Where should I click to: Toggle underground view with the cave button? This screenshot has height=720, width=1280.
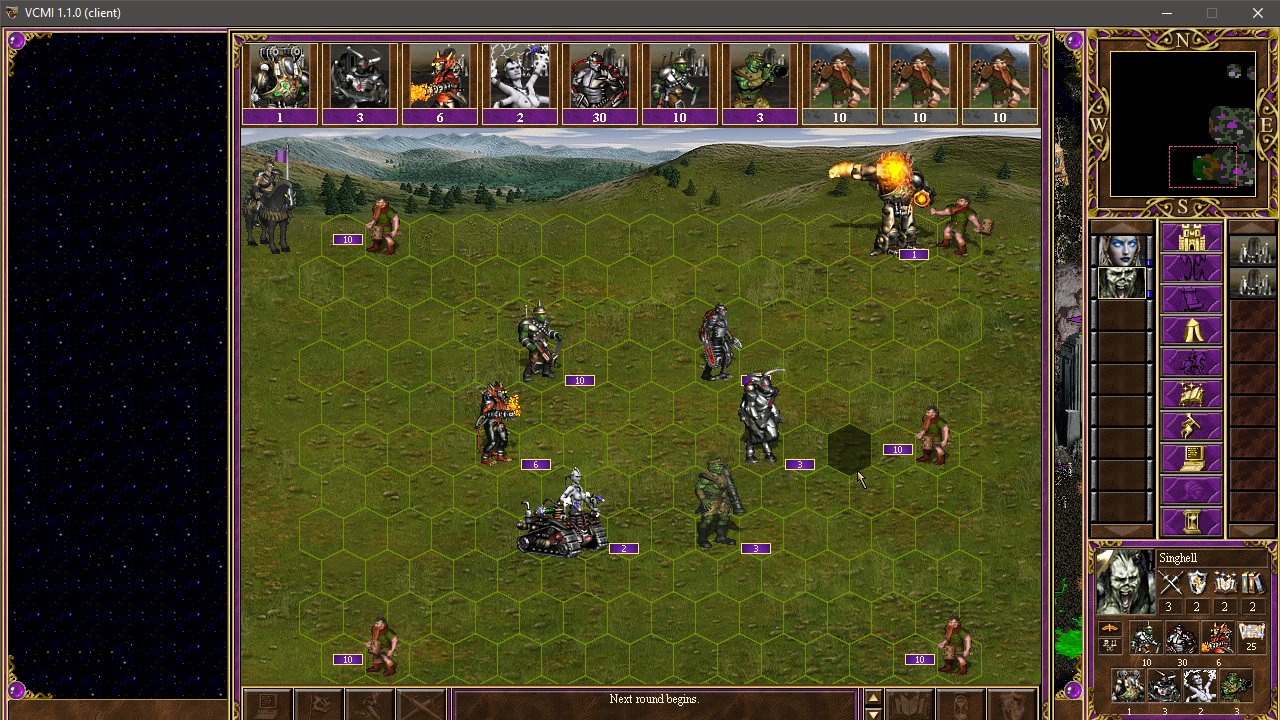1190,269
